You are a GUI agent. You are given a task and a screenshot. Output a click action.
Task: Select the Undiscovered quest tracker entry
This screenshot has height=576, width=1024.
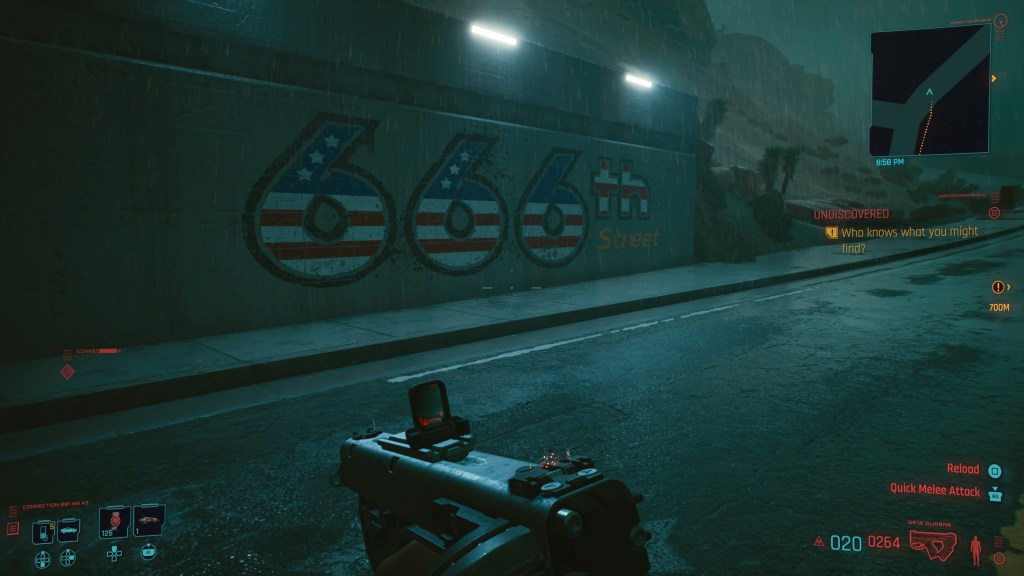[x=850, y=214]
